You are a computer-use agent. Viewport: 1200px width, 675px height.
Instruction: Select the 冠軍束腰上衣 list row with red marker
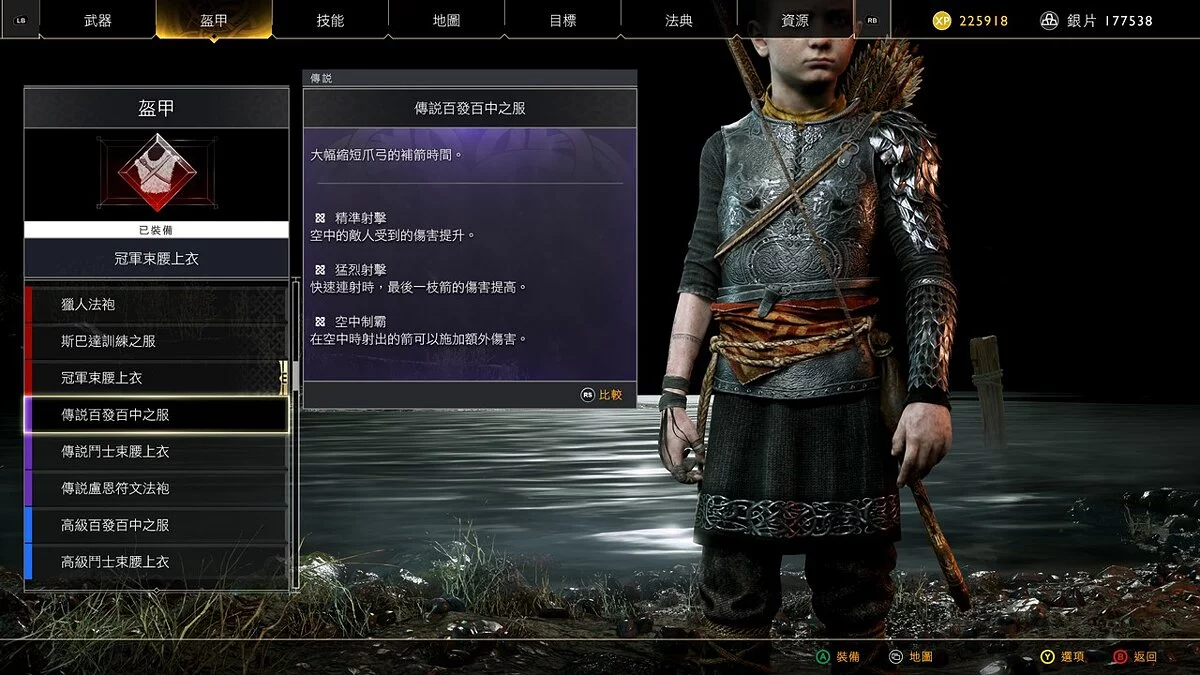[157, 378]
